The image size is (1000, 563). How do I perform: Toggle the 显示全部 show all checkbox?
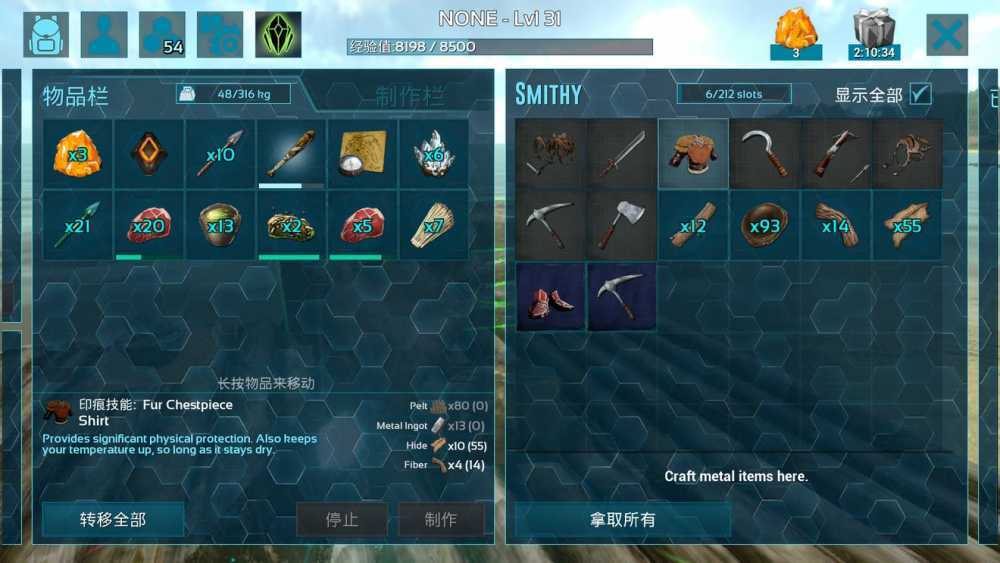point(920,94)
